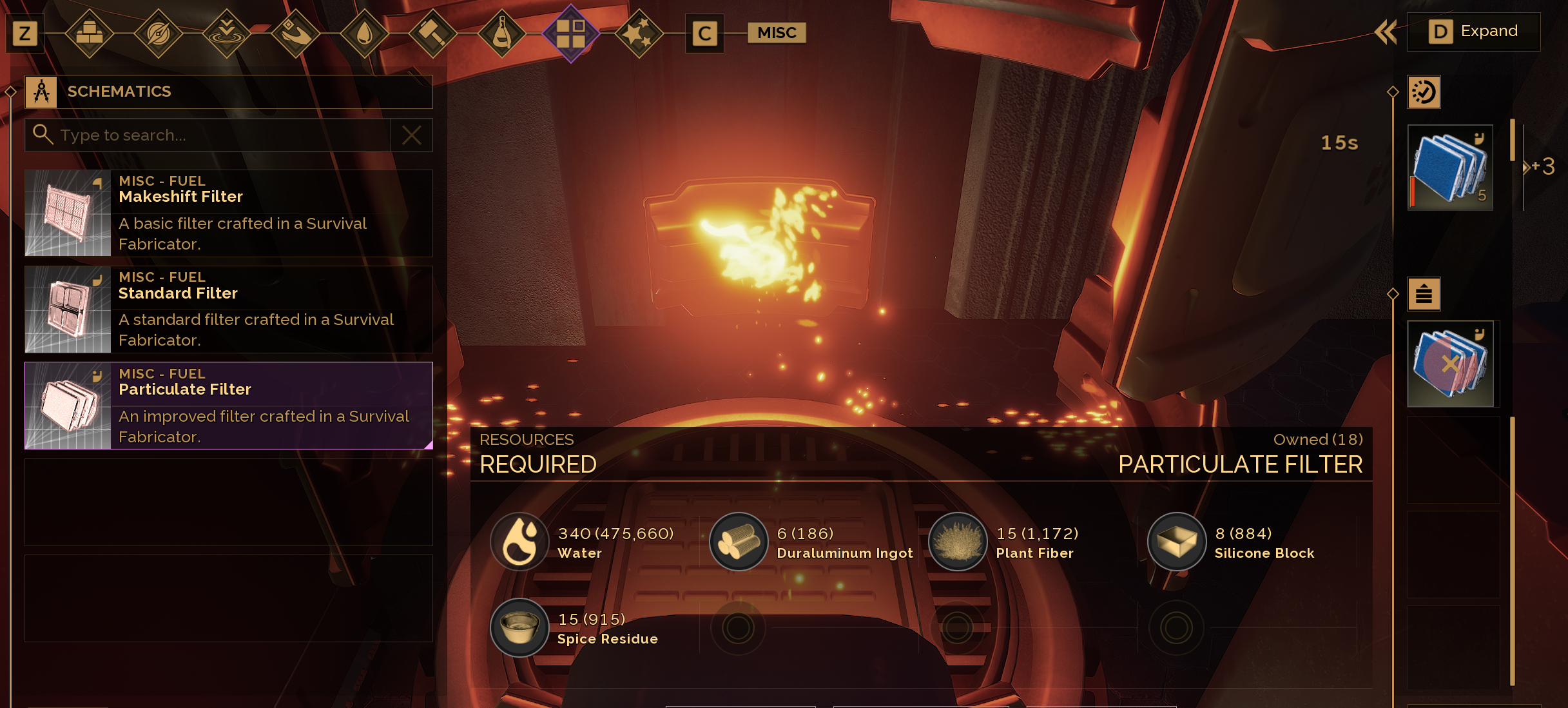This screenshot has width=1568, height=708.
Task: Cancel the queued Particulate Filter craft
Action: 1450,364
